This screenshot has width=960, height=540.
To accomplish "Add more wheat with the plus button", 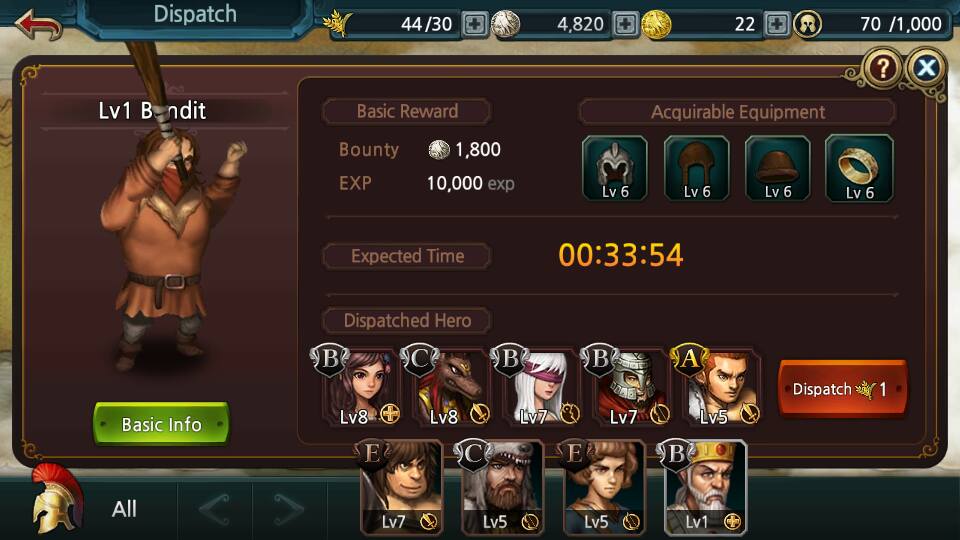I will click(x=475, y=23).
